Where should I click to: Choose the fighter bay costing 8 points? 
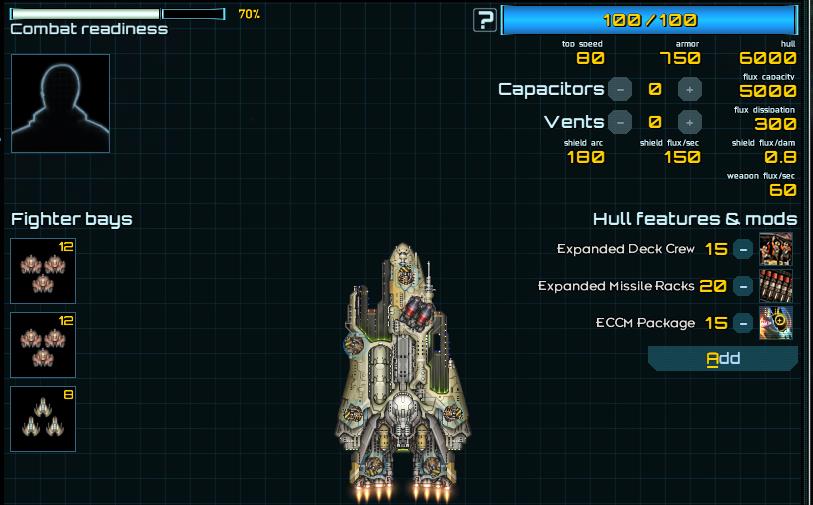point(43,418)
